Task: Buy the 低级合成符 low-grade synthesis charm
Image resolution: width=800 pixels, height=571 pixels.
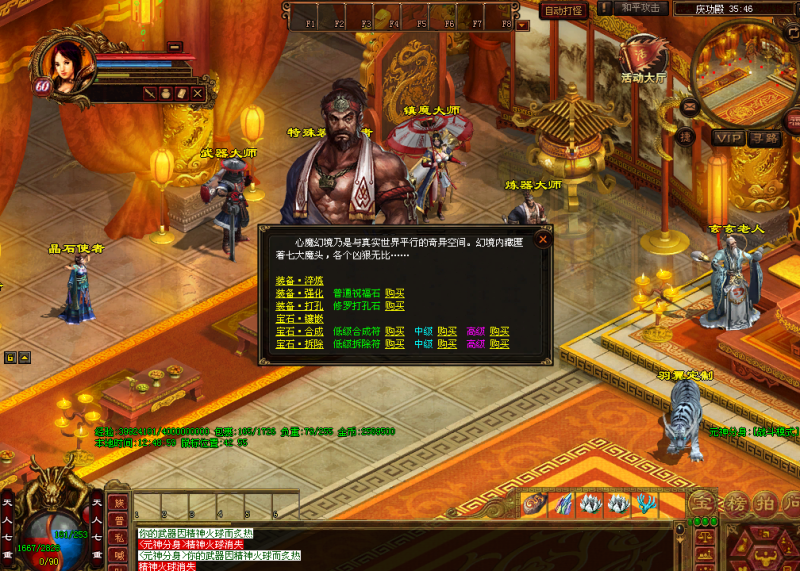Action: click(x=395, y=331)
